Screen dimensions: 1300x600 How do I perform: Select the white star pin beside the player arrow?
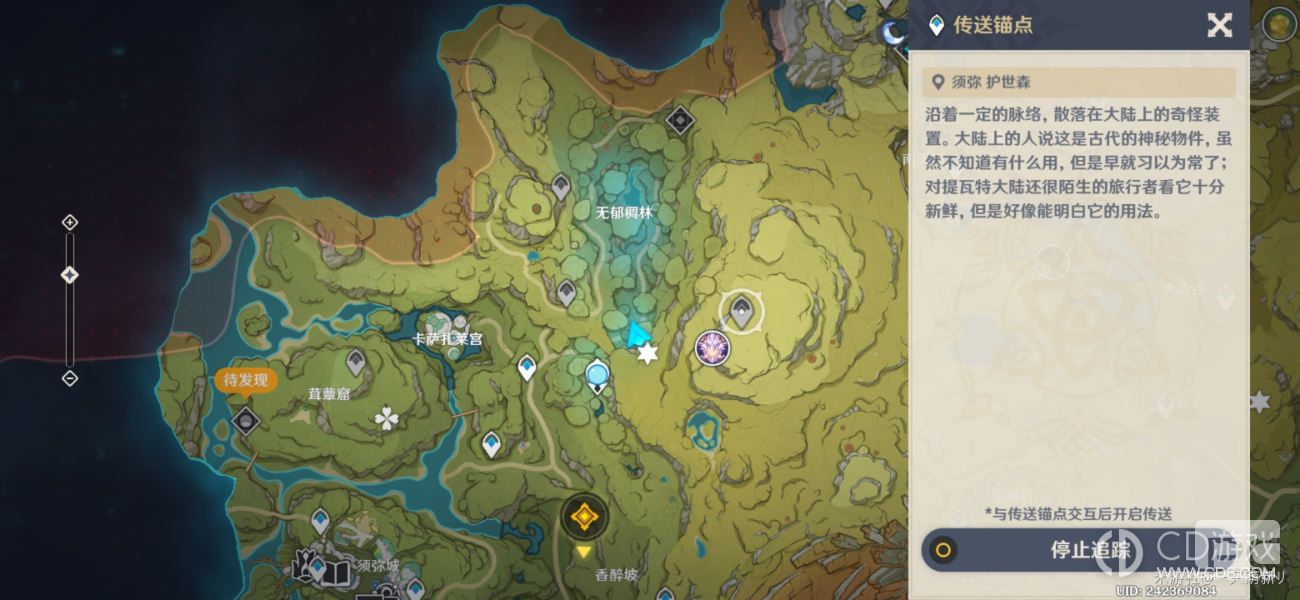pos(648,354)
